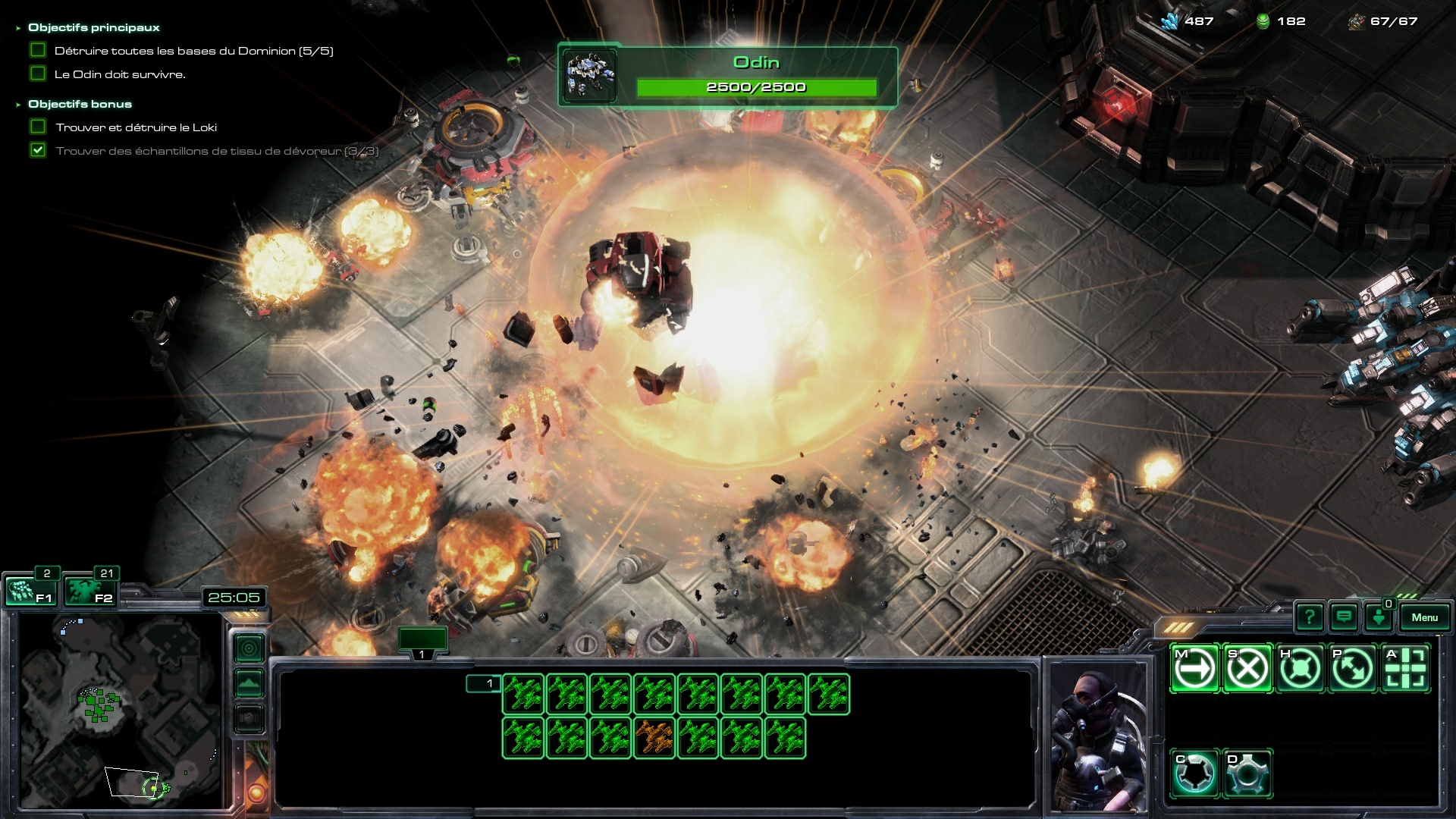Collapse the Objectifs principaux list
Screen dimensions: 1456x819
18,28
